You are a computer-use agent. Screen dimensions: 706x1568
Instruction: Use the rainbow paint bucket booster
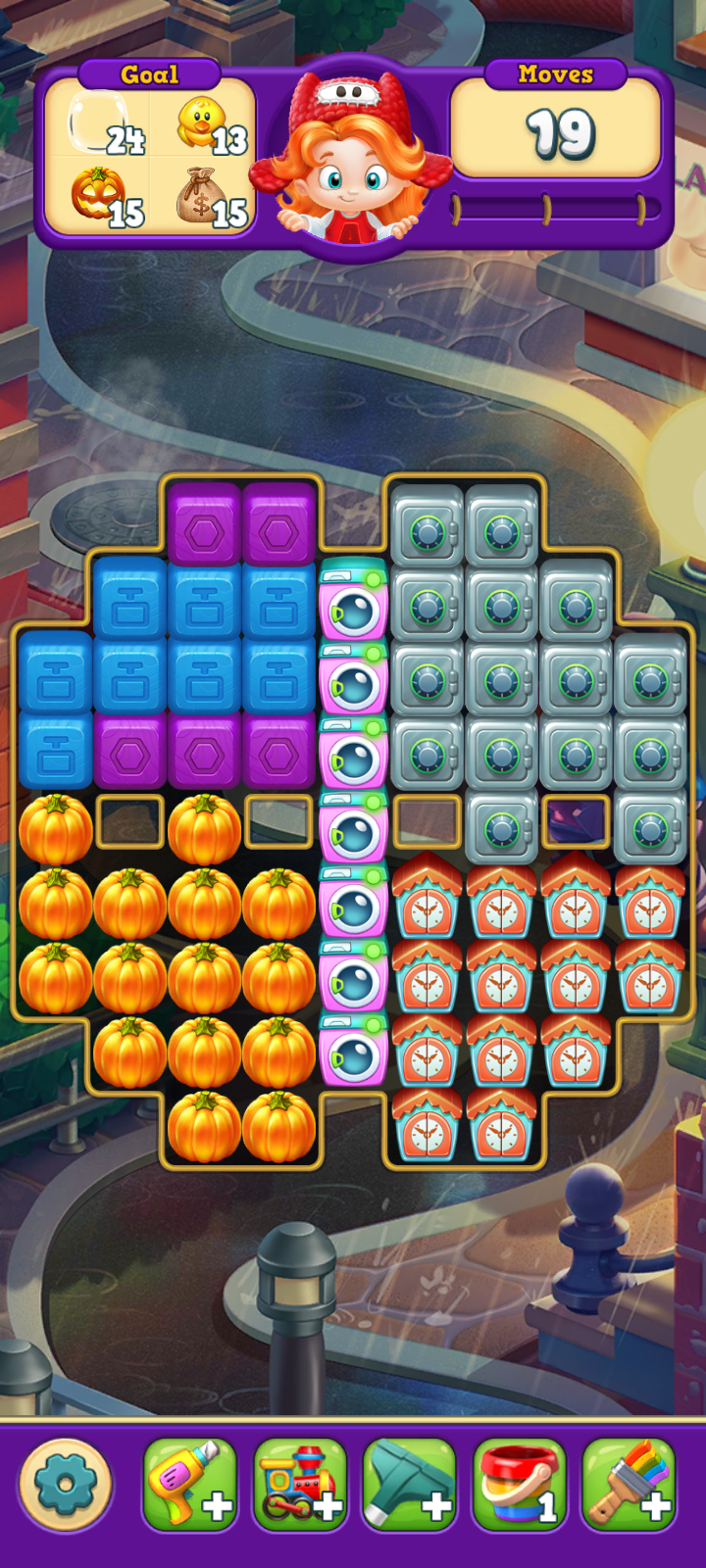(520, 1485)
